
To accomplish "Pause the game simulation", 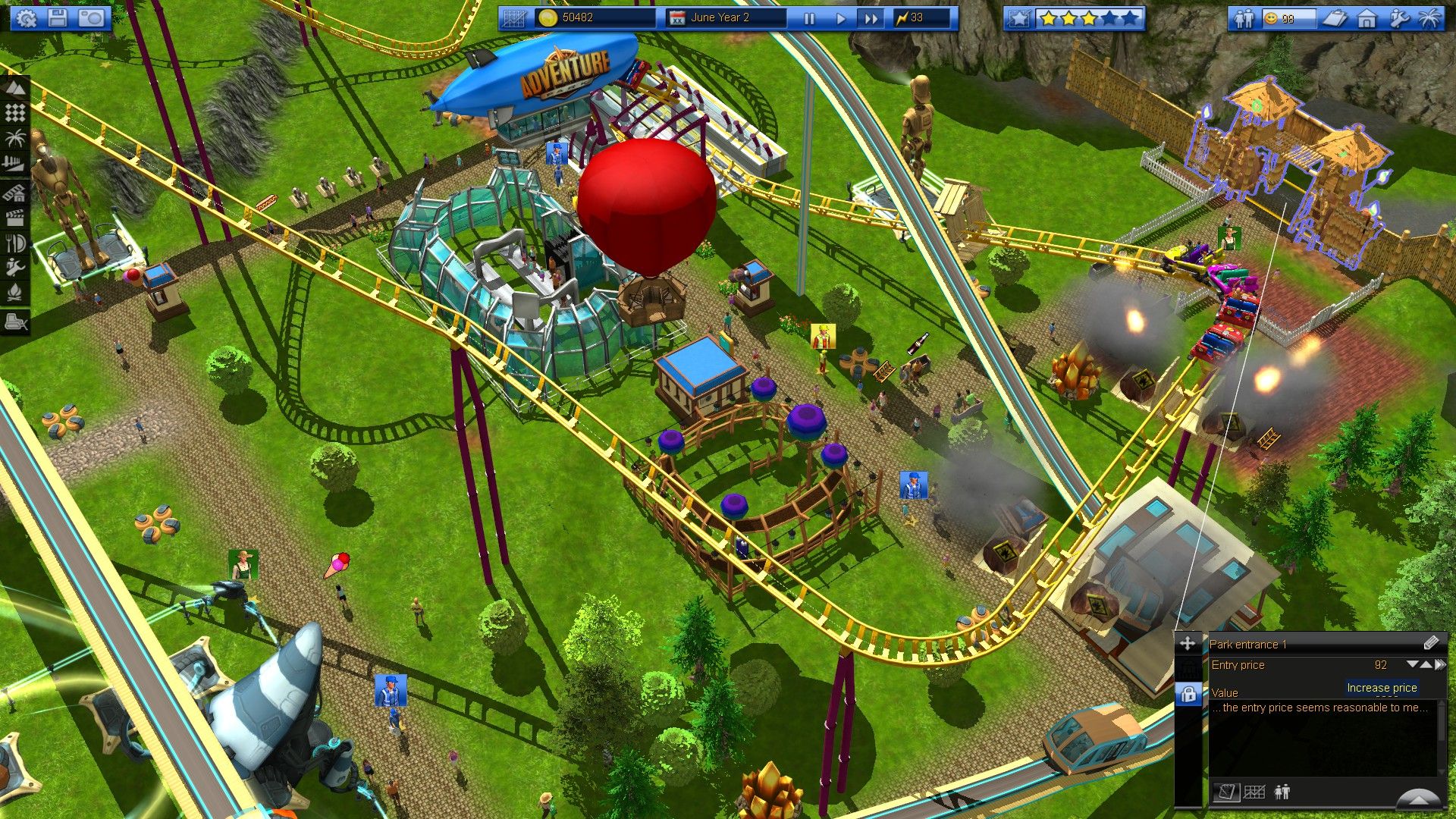I will click(x=808, y=20).
